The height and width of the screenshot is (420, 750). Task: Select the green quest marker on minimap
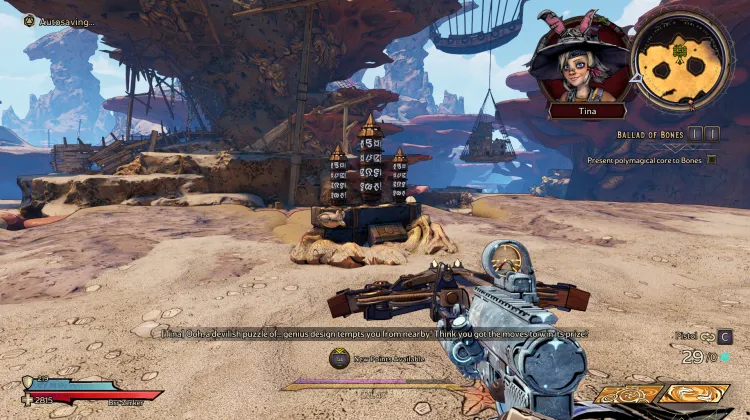coord(679,52)
